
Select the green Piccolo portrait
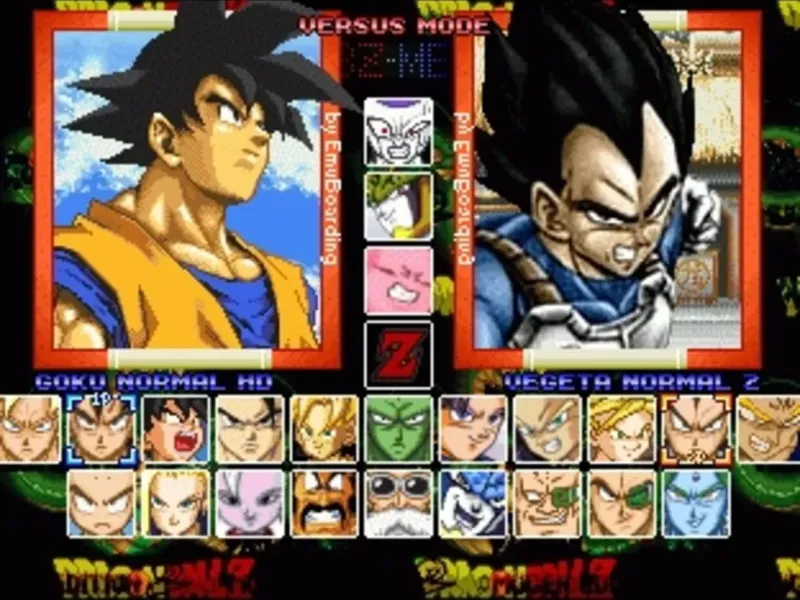398,429
